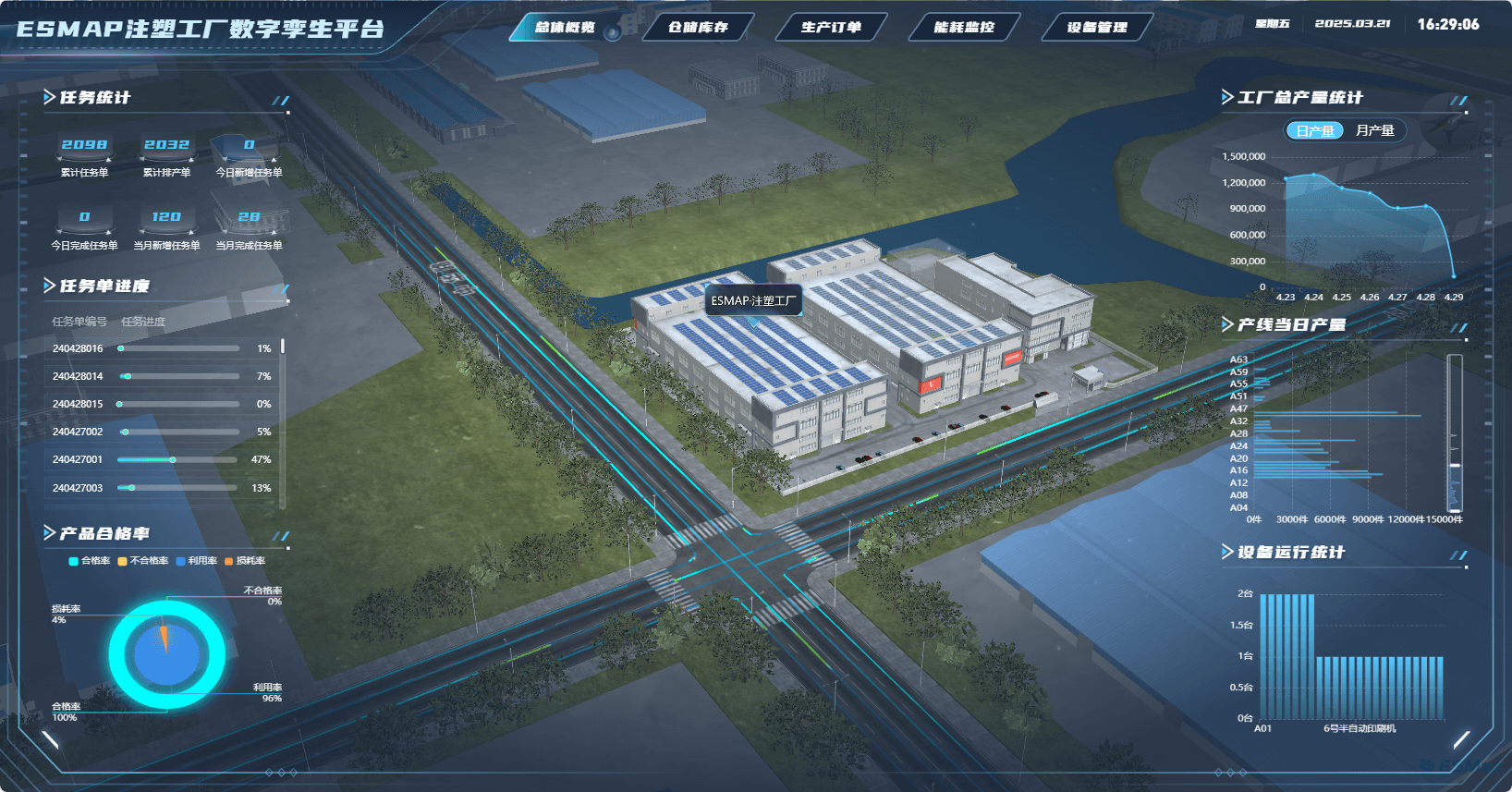
Task: Toggle the 合格率 legend entry
Action: tap(90, 561)
